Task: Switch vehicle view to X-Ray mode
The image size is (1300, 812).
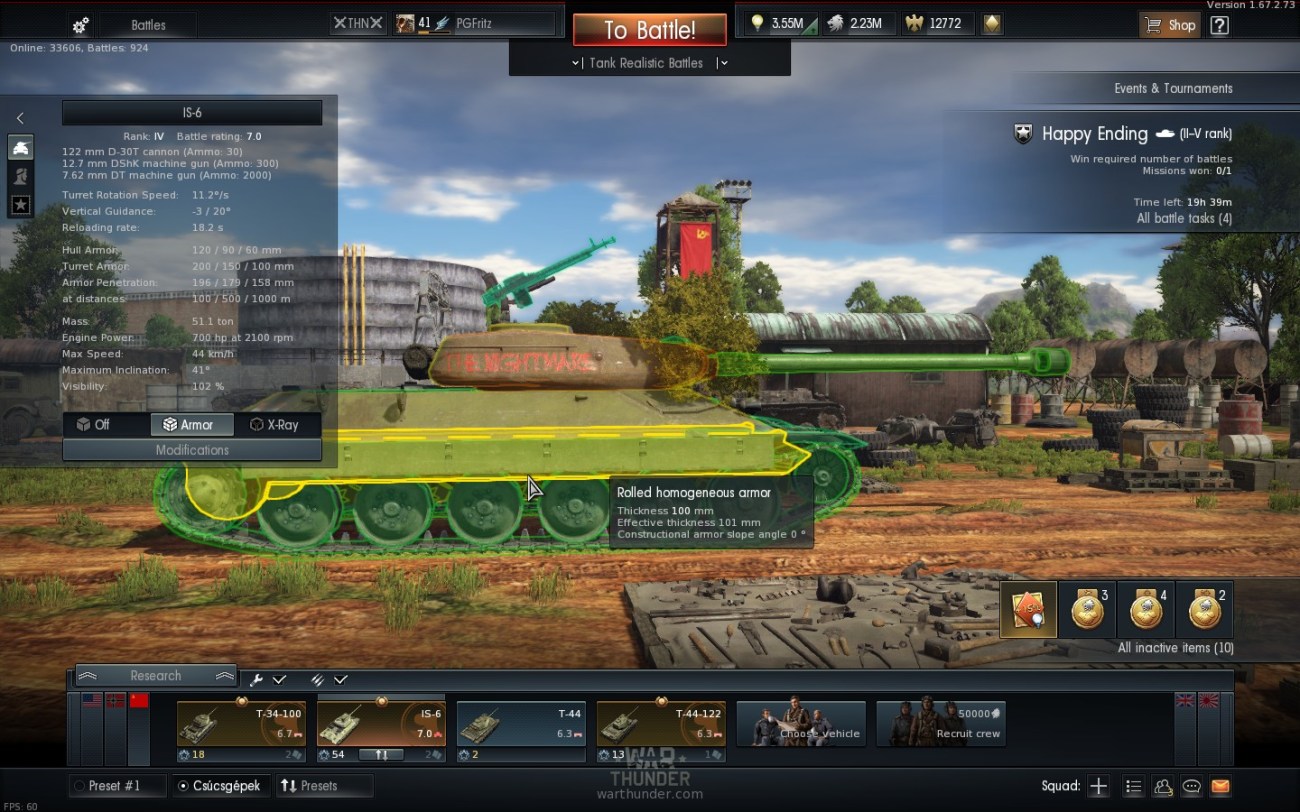Action: (275, 425)
